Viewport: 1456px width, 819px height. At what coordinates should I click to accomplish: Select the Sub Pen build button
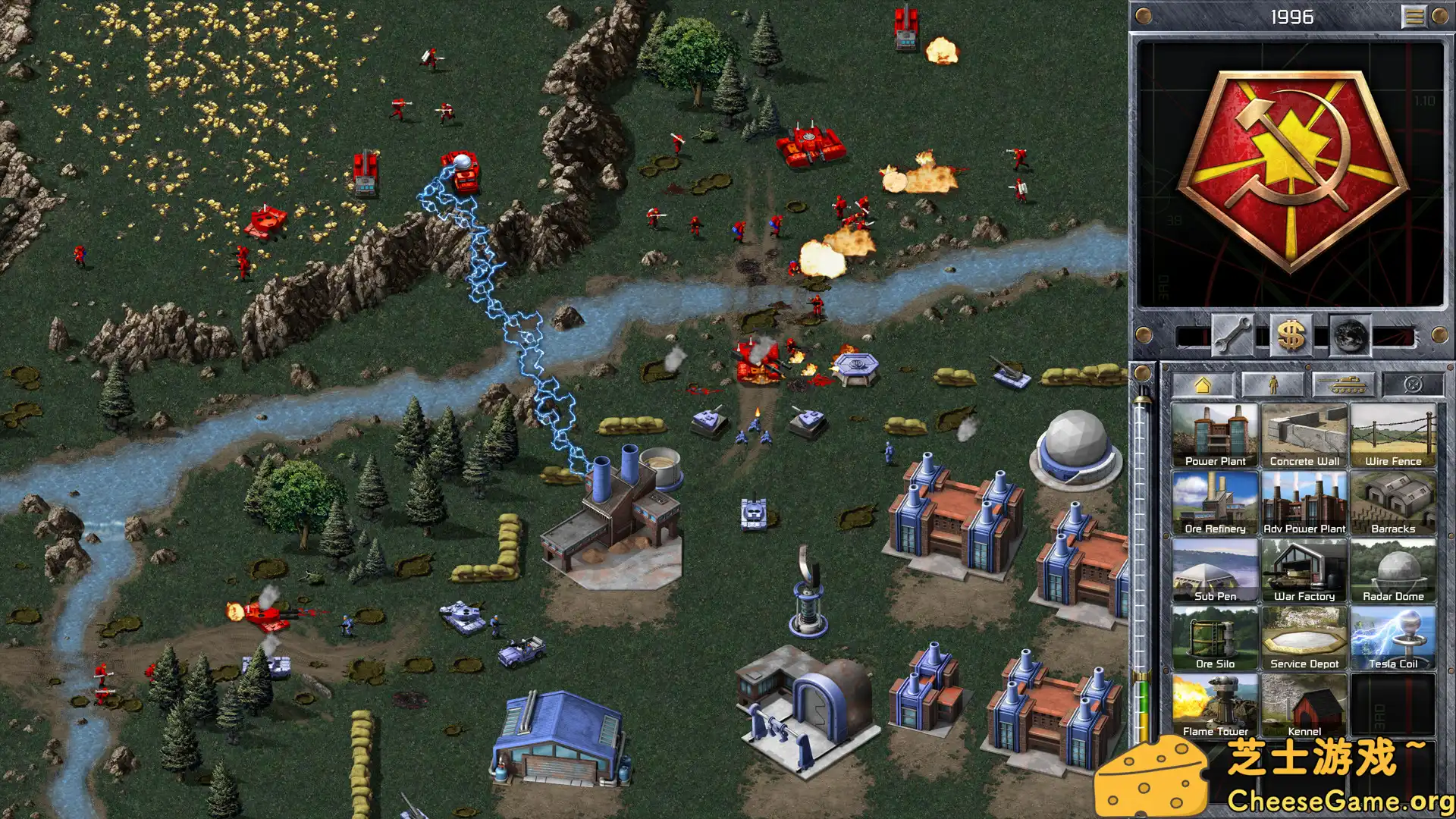pos(1216,570)
